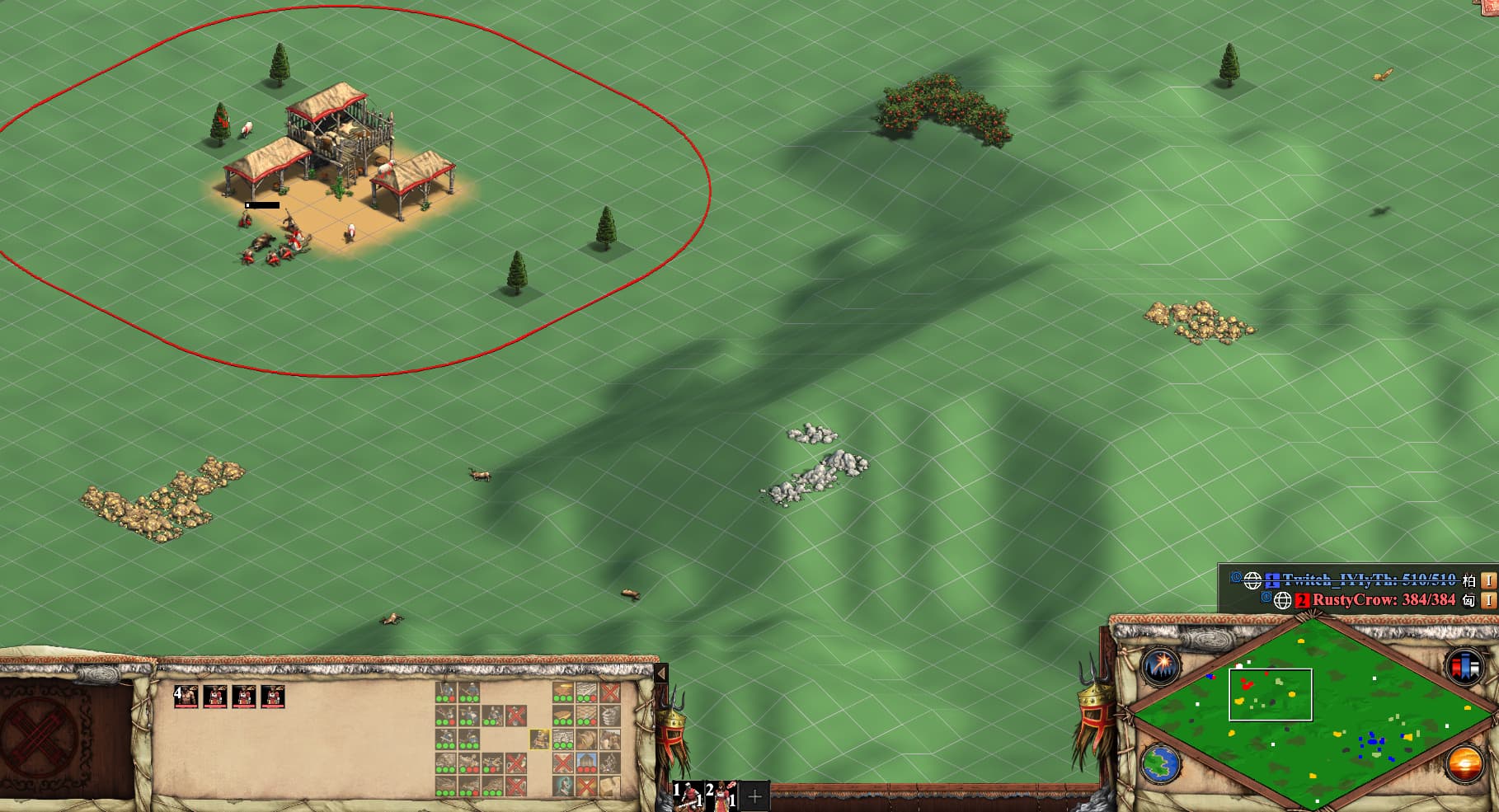
Task: Activate the flare signal button beside minimap
Action: click(1160, 666)
